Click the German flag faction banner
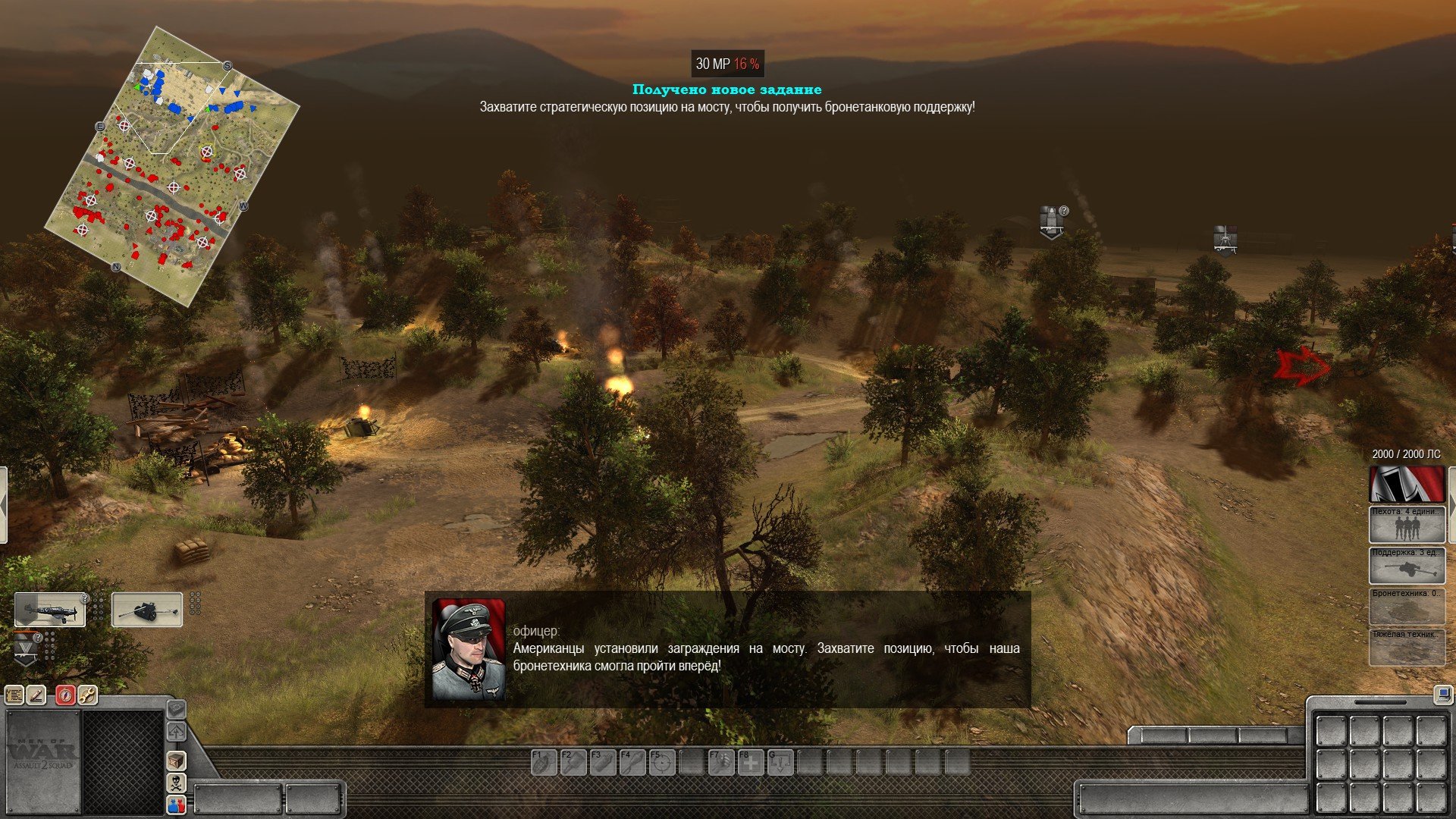Screen dimensions: 1456x819 coord(1407,484)
